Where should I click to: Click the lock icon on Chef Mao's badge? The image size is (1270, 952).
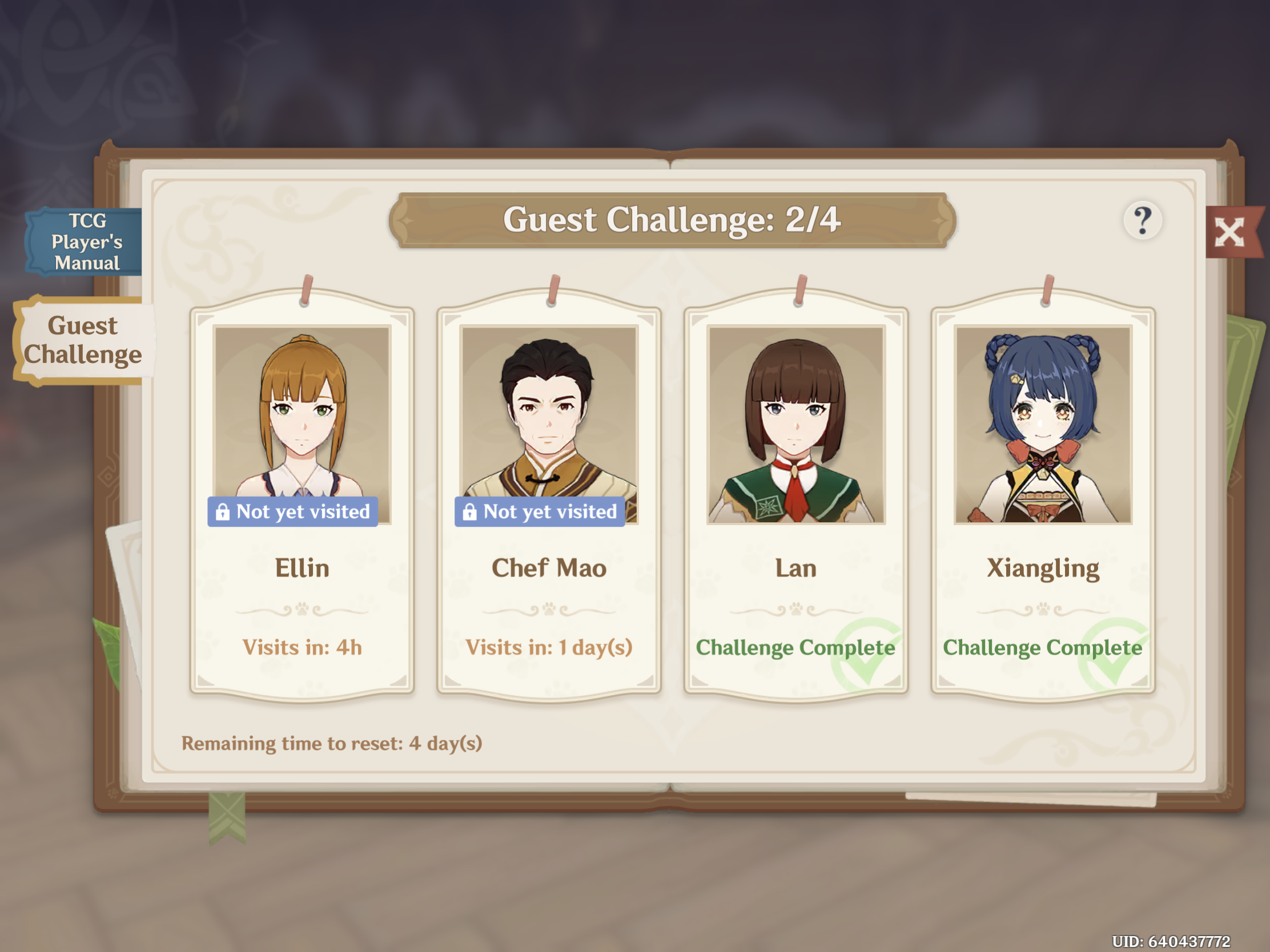[x=471, y=511]
